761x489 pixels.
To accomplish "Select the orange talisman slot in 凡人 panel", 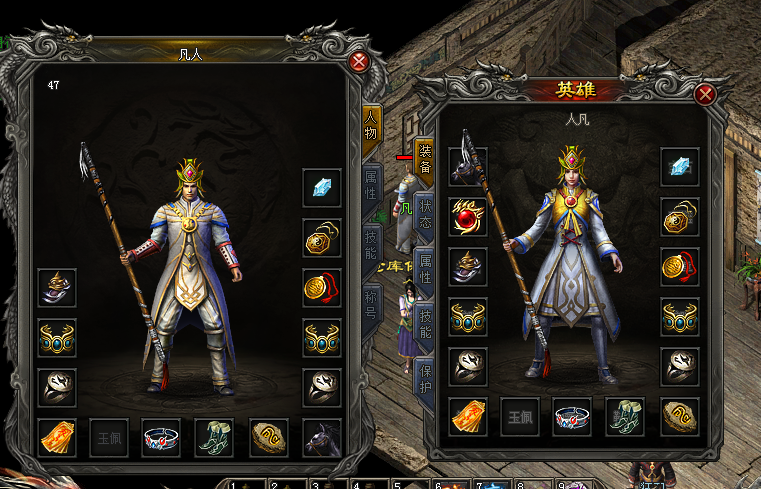I will click(x=57, y=437).
